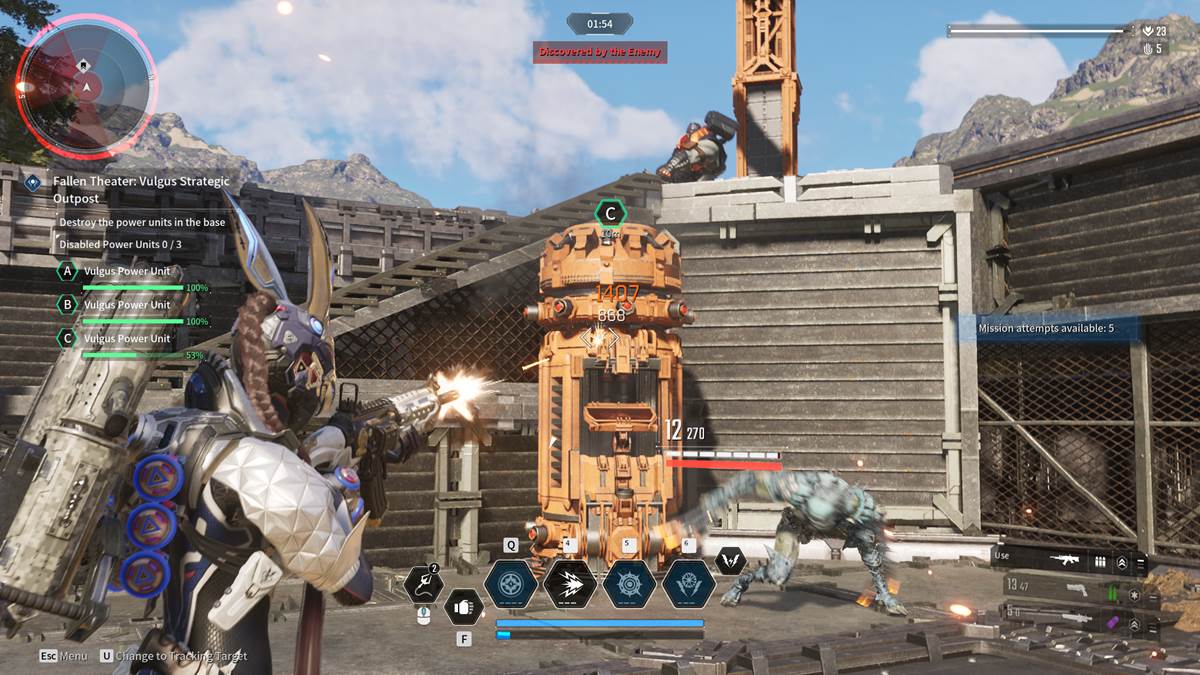Trigger the lightning arrow skill
This screenshot has height=675, width=1200.
click(x=570, y=584)
